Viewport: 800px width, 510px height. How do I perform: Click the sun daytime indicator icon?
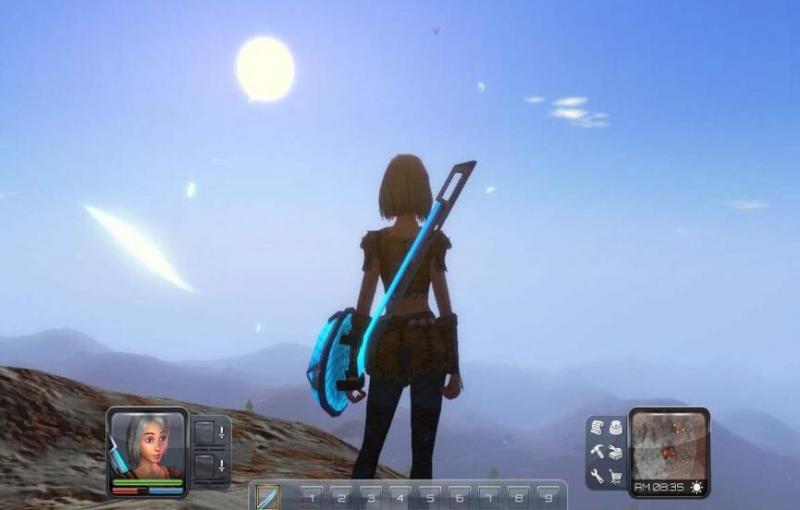pyautogui.click(x=696, y=487)
